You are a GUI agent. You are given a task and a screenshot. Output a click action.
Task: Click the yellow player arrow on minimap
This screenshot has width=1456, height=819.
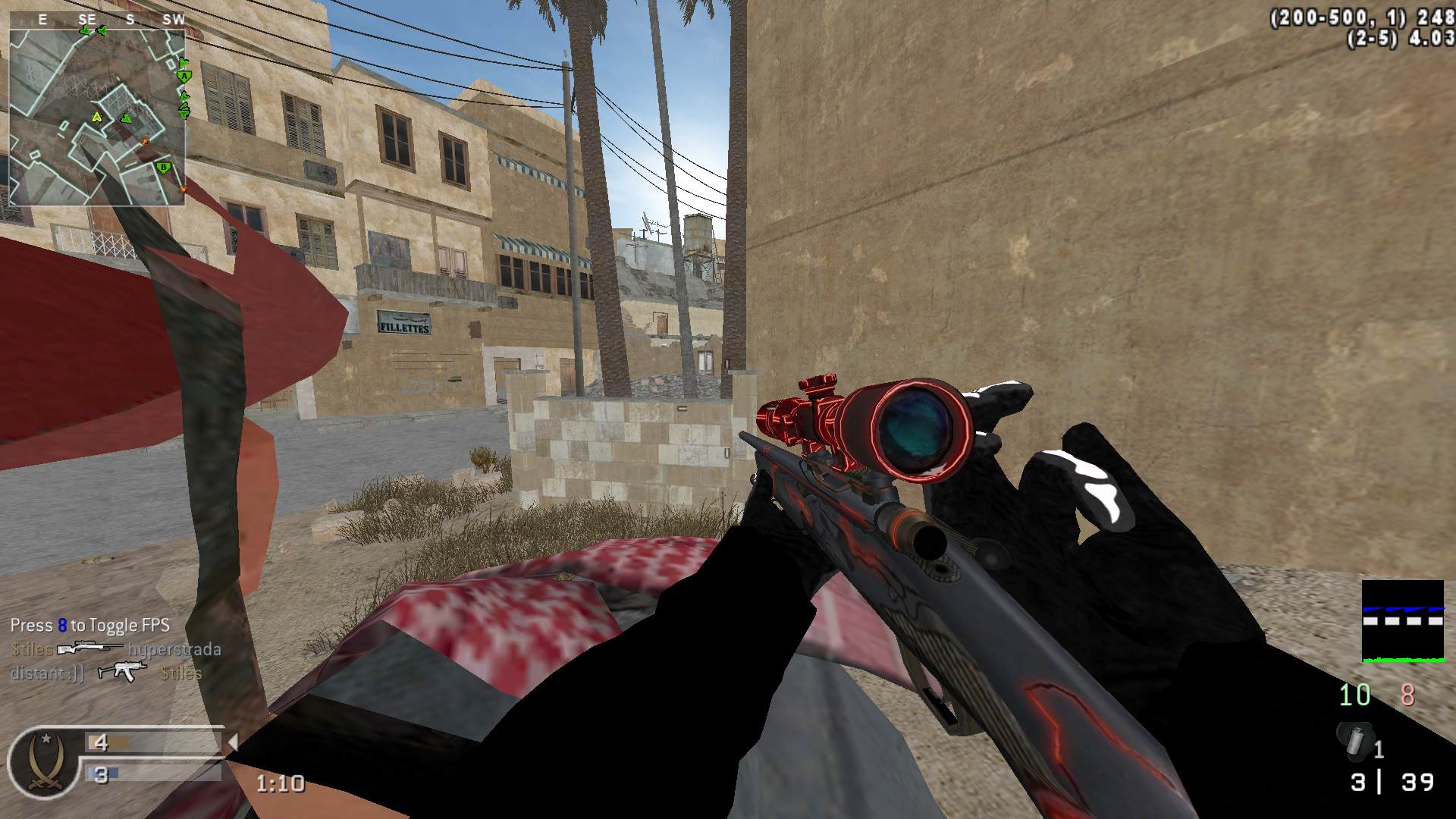coord(97,117)
